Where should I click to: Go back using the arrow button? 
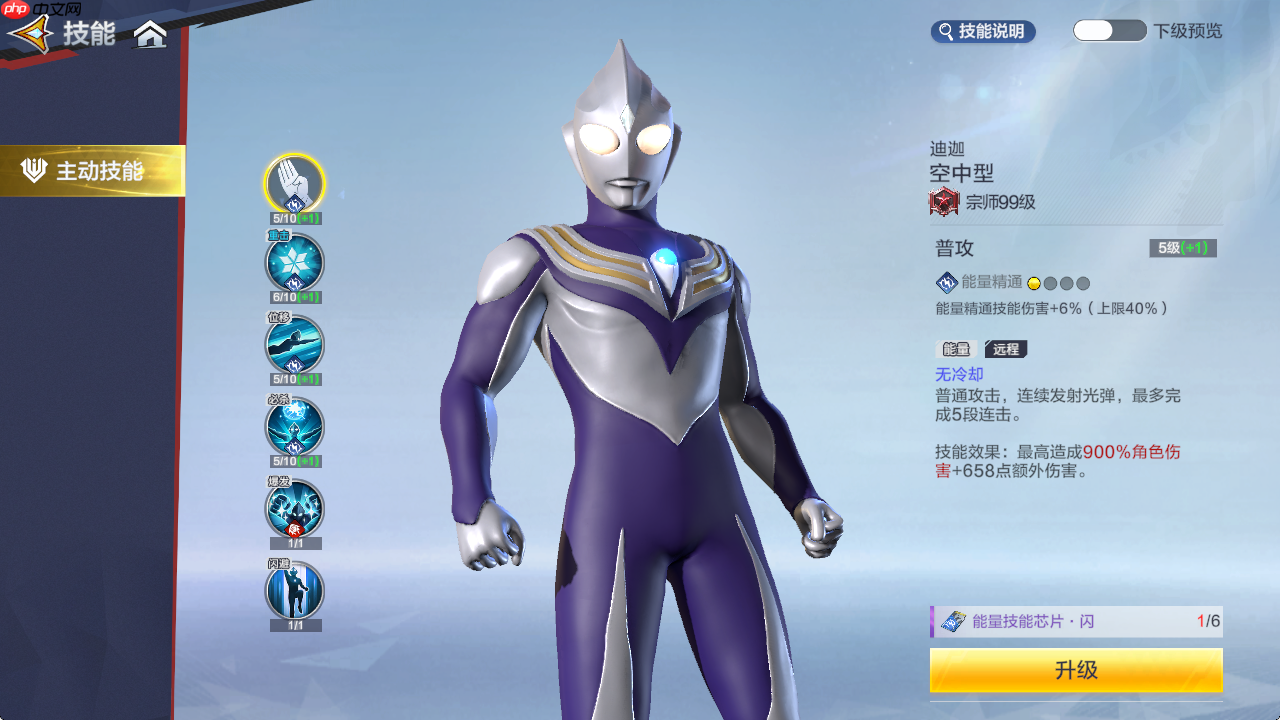(30, 35)
